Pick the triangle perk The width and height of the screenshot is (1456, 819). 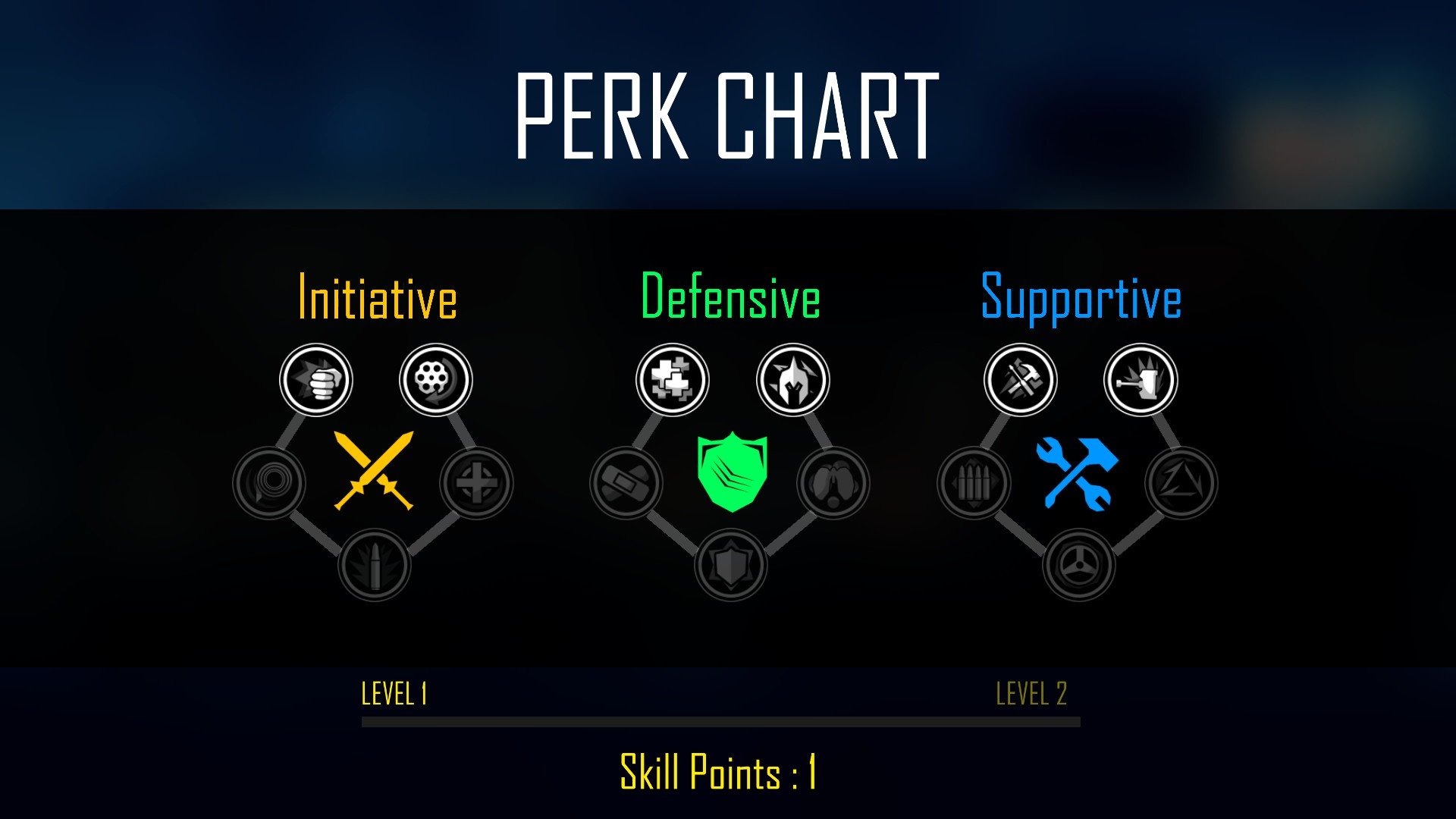pos(1181,483)
